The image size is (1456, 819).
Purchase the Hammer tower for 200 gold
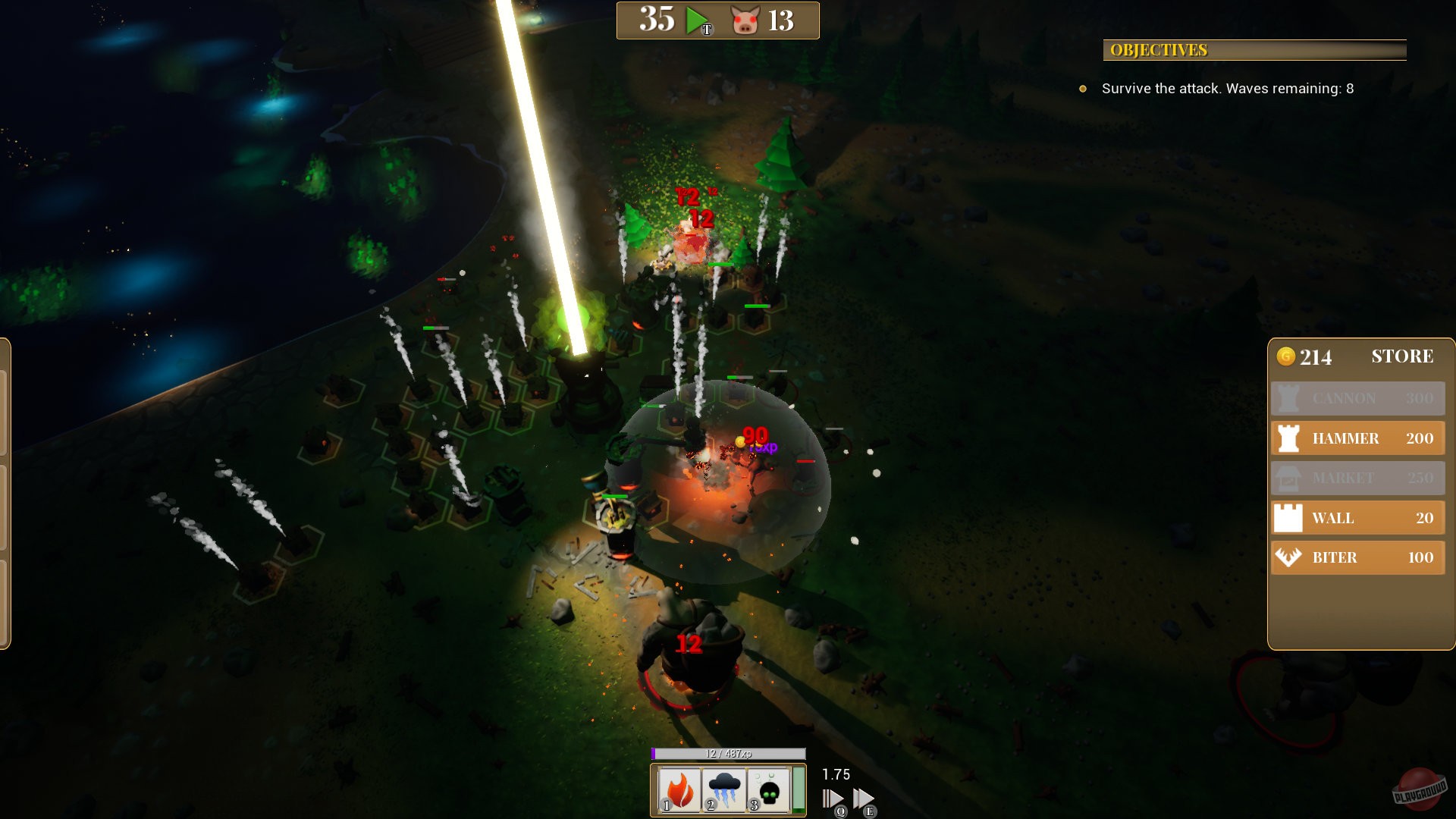click(x=1357, y=438)
